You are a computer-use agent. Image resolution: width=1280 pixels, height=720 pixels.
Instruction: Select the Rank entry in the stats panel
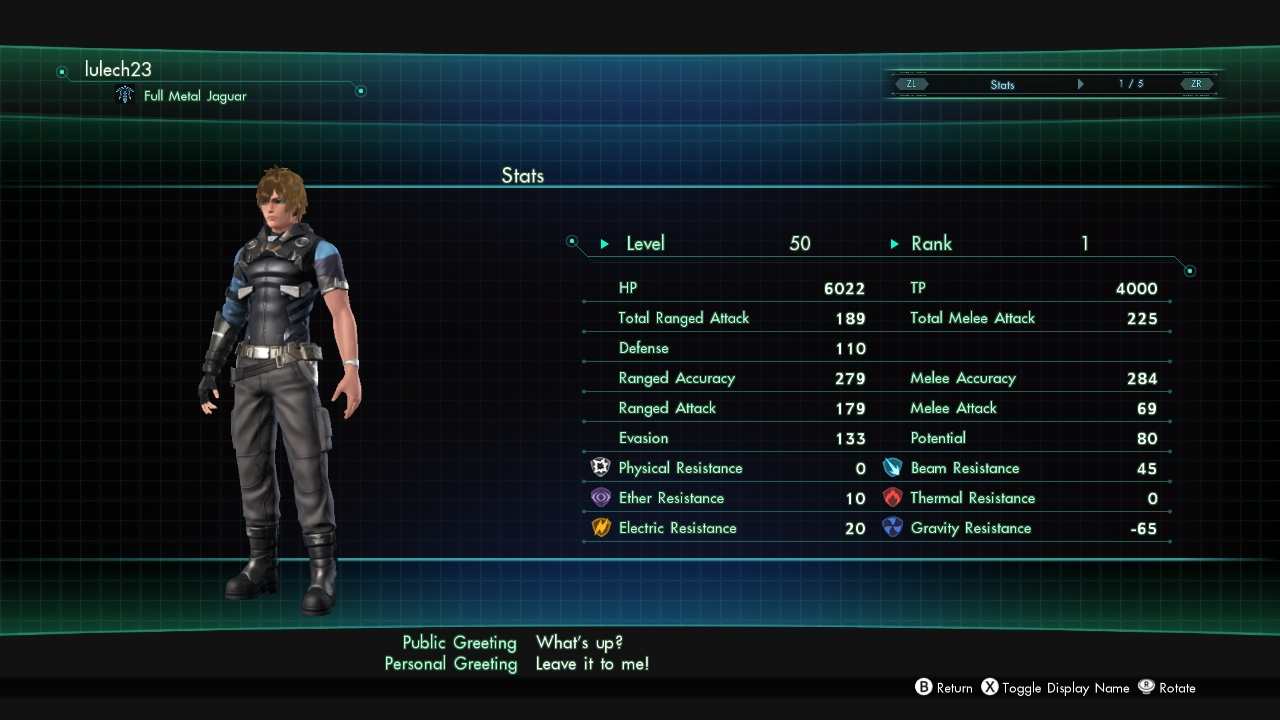coord(931,243)
